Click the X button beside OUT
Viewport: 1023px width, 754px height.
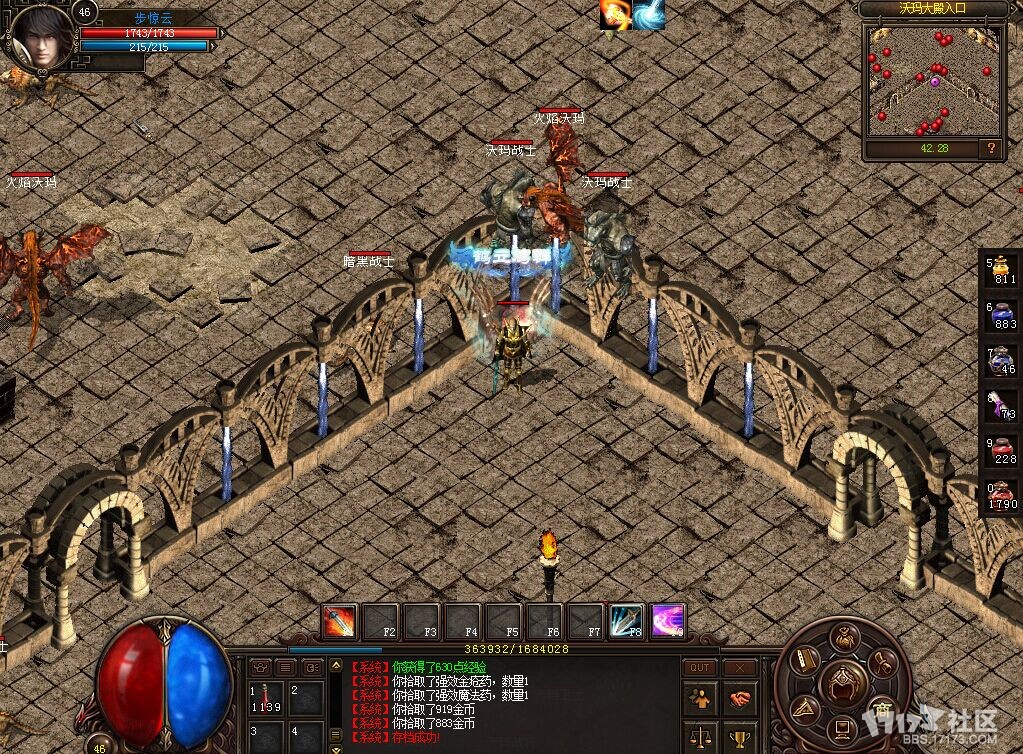pos(739,667)
